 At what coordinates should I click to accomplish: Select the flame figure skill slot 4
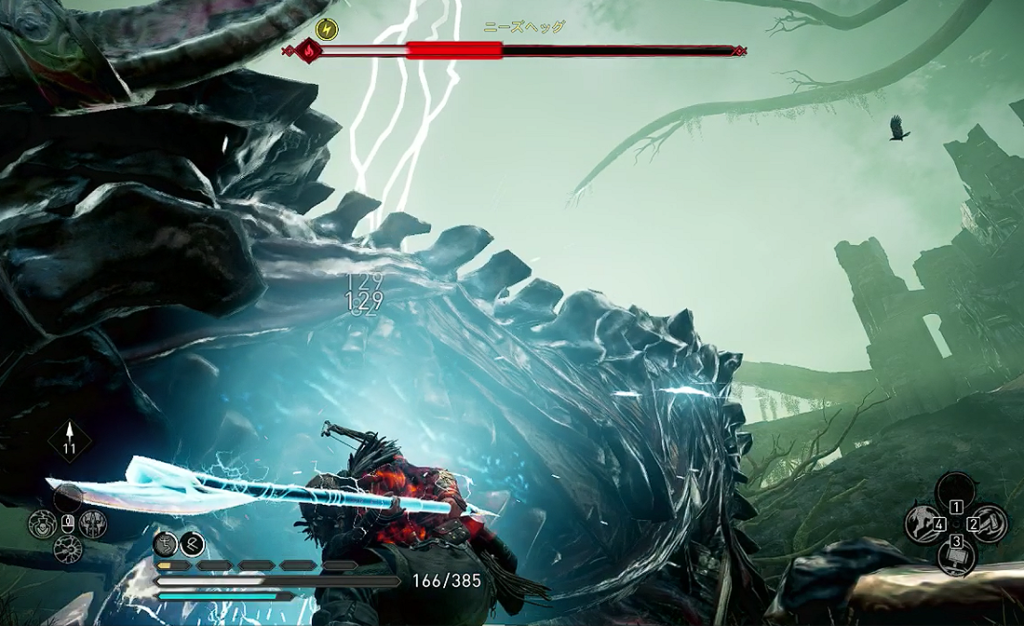[923, 522]
